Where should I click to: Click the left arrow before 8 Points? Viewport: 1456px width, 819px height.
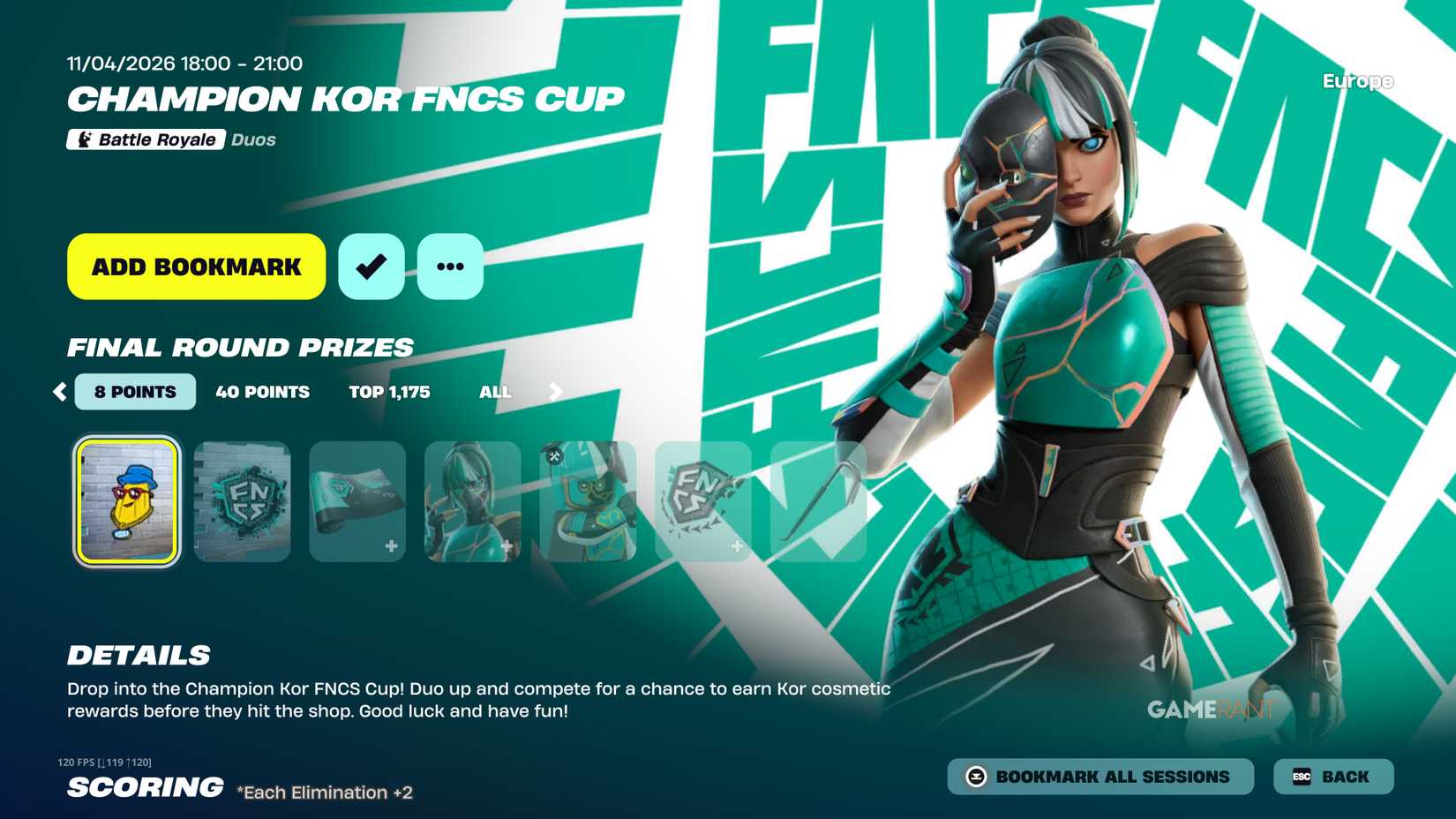click(59, 392)
